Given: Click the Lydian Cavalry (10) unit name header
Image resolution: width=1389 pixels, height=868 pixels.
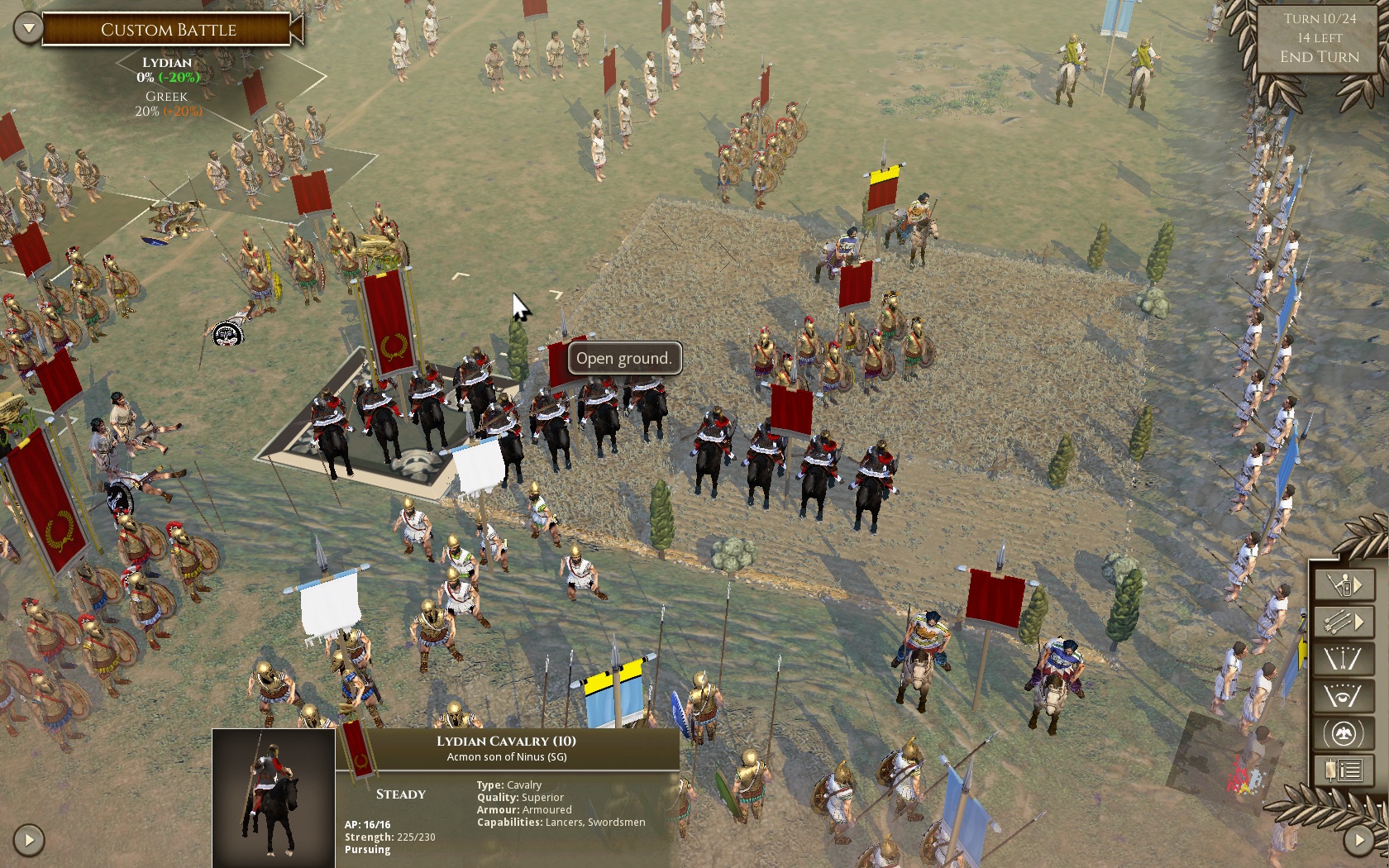Looking at the screenshot, I should point(506,742).
